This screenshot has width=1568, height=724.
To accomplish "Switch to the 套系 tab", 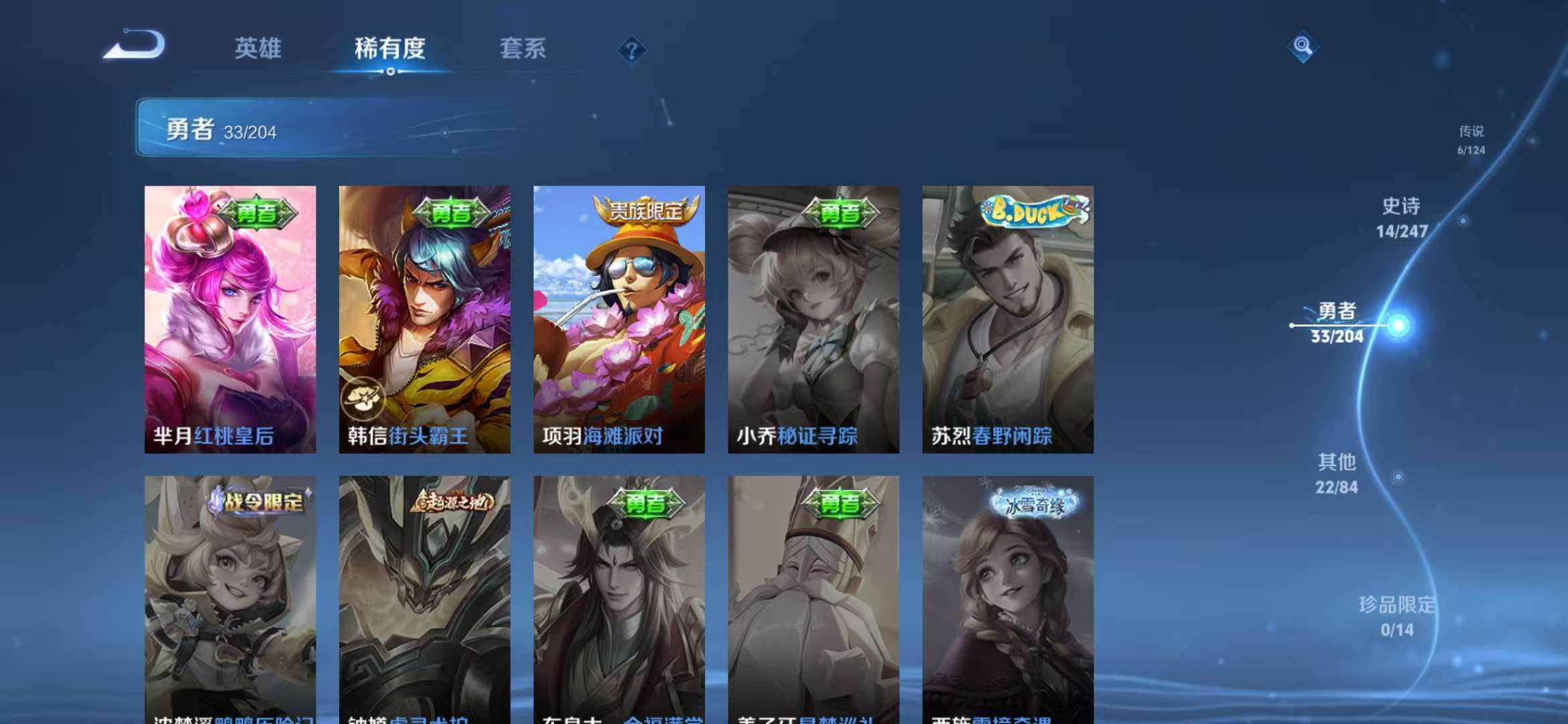I will click(524, 48).
